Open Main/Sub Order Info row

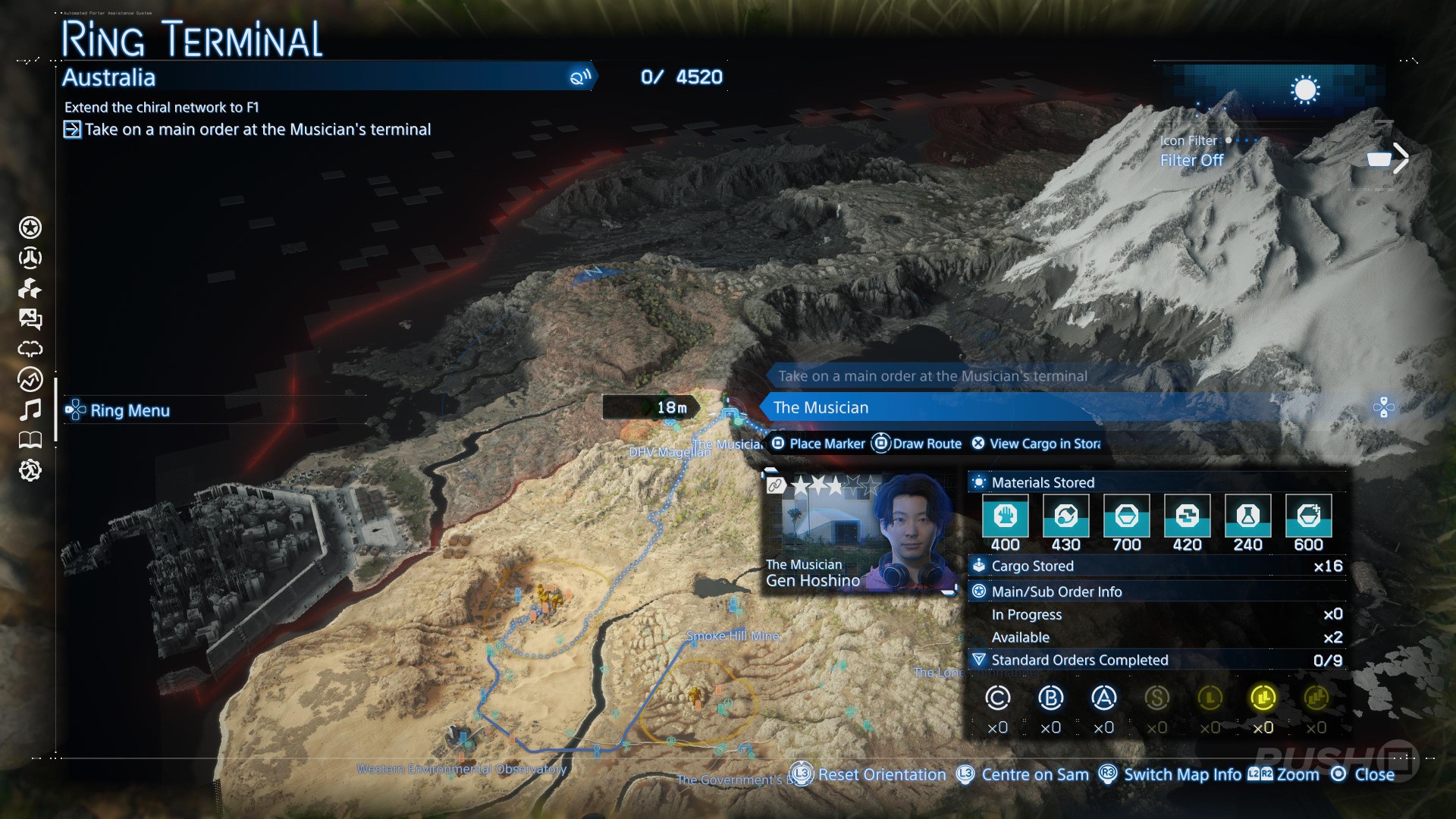pos(1156,591)
